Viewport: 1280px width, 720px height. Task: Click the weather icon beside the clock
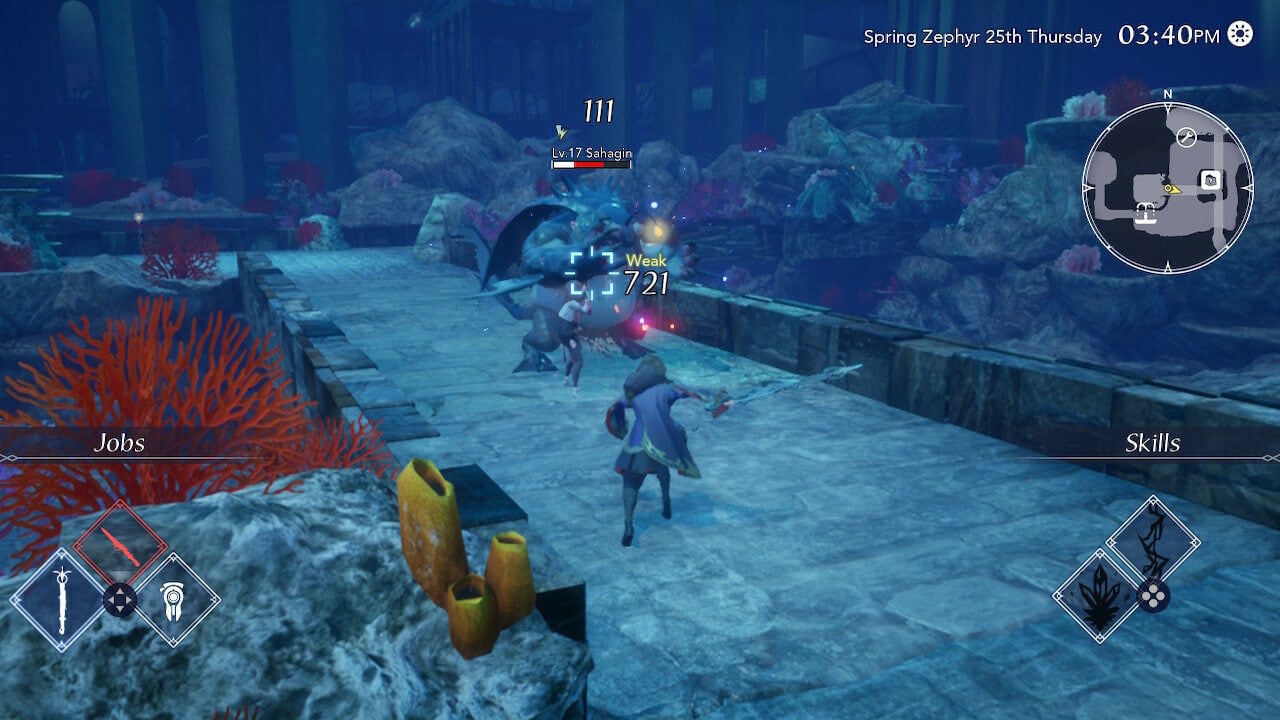[1240, 35]
